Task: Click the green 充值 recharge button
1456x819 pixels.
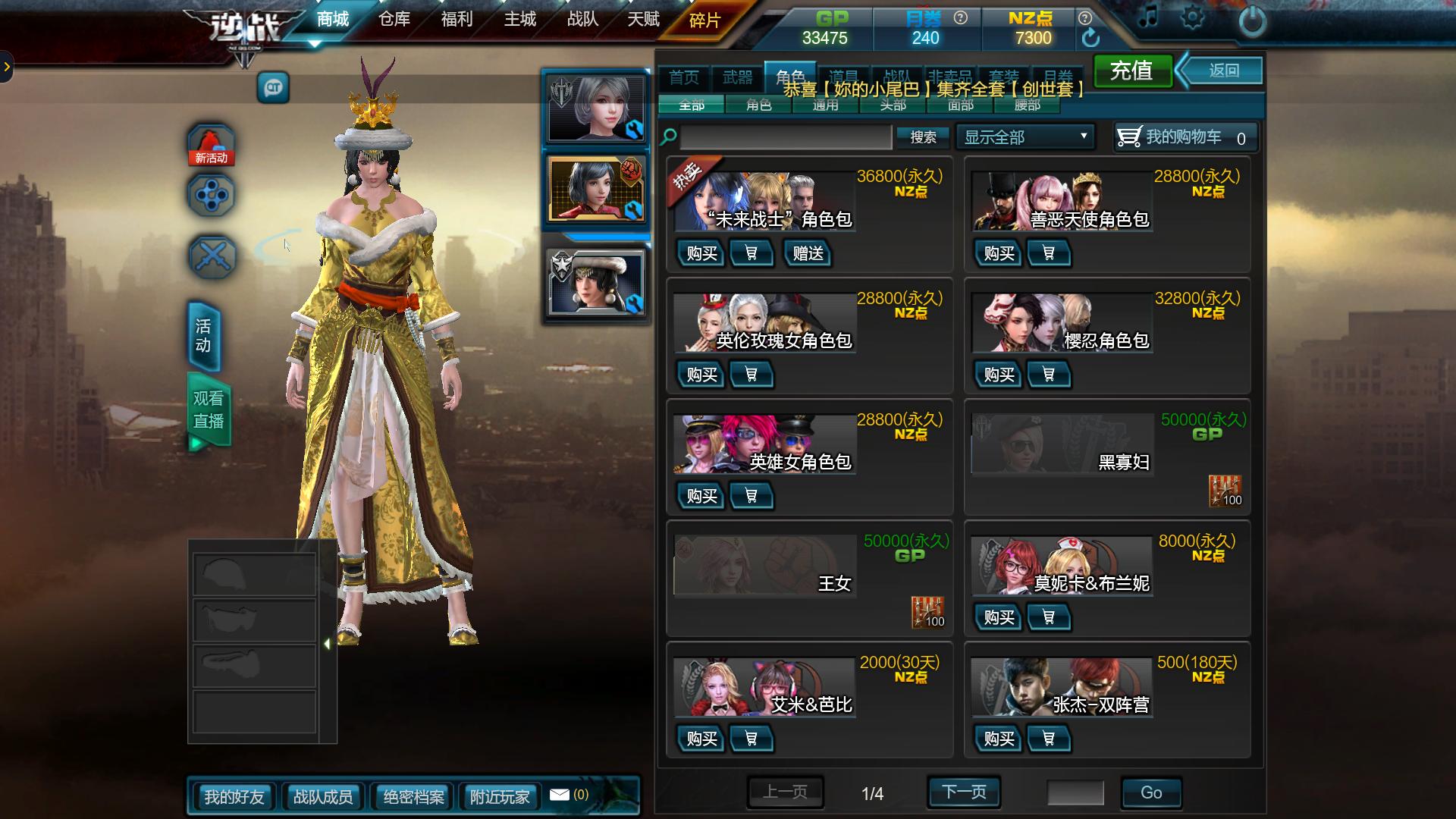Action: [1131, 71]
